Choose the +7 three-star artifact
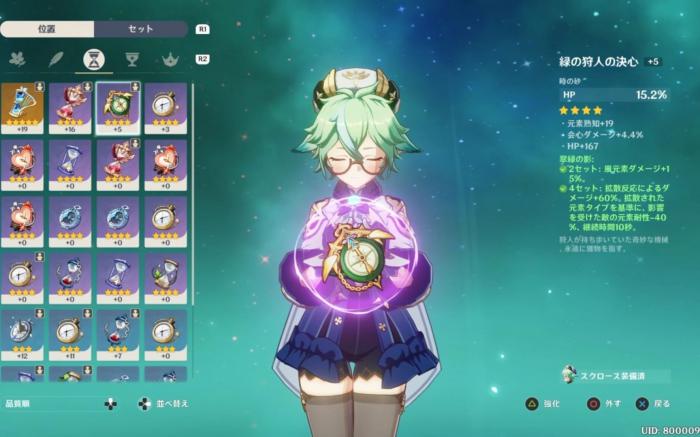The width and height of the screenshot is (700, 437). click(x=117, y=333)
